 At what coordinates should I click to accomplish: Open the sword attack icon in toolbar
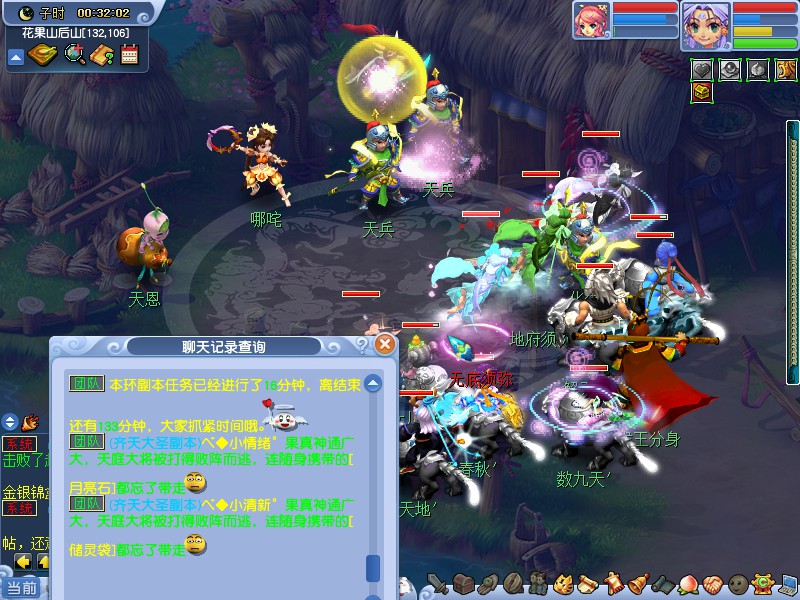coord(437,583)
